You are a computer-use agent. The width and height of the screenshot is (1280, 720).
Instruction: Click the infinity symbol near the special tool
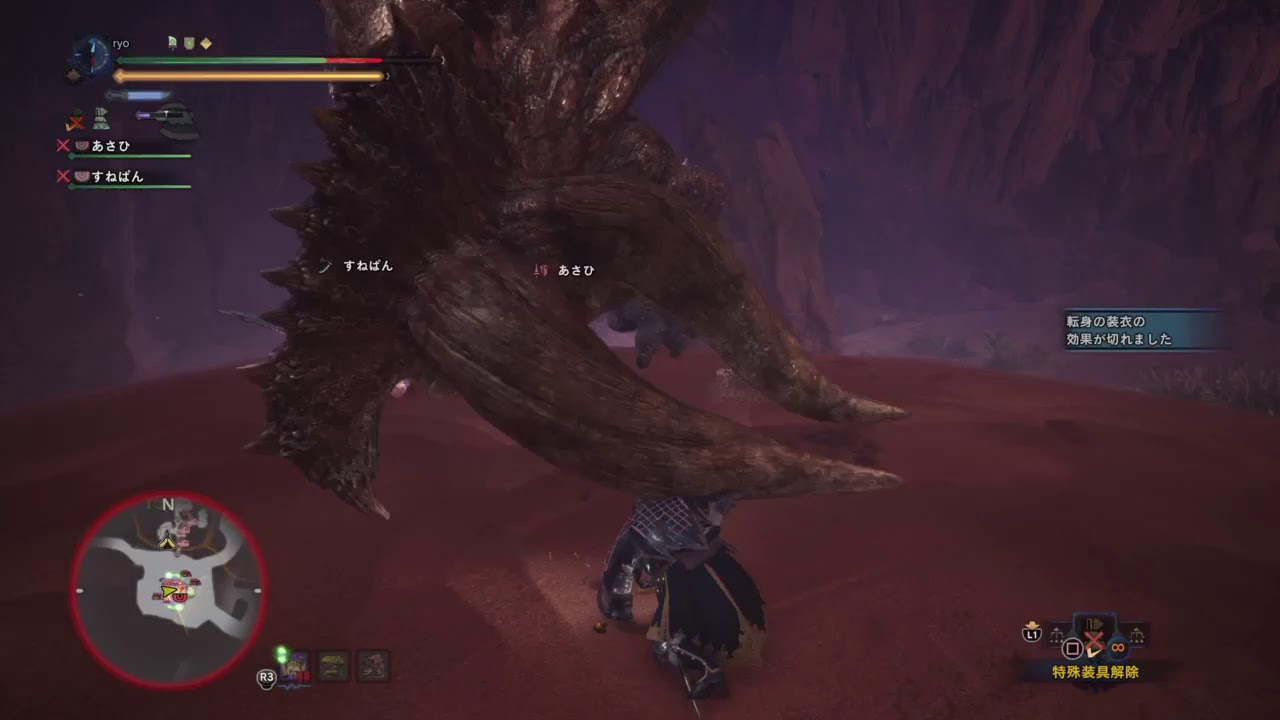tap(1117, 647)
